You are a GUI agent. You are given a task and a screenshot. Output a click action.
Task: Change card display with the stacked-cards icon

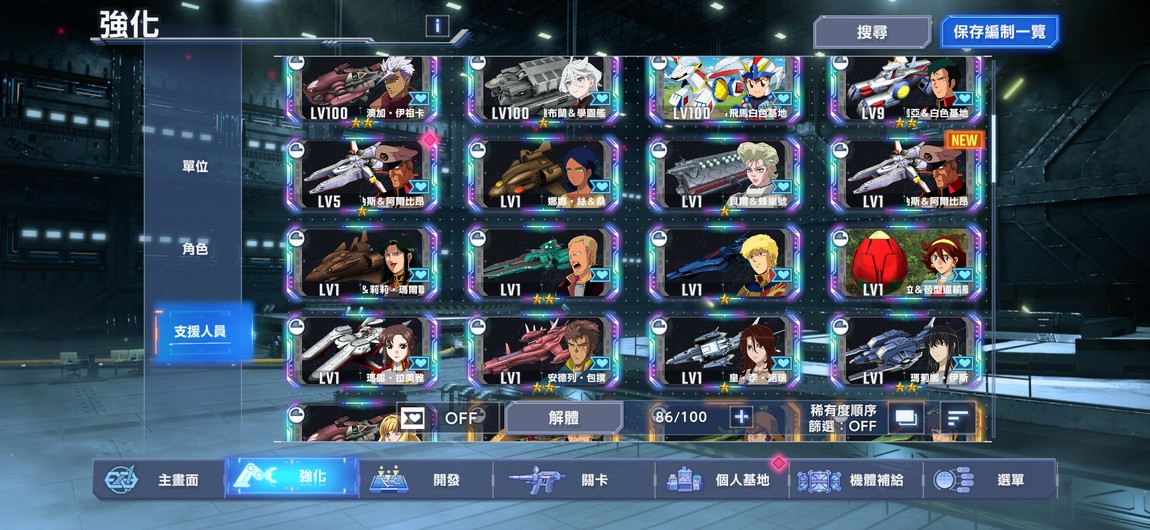pyautogui.click(x=907, y=418)
